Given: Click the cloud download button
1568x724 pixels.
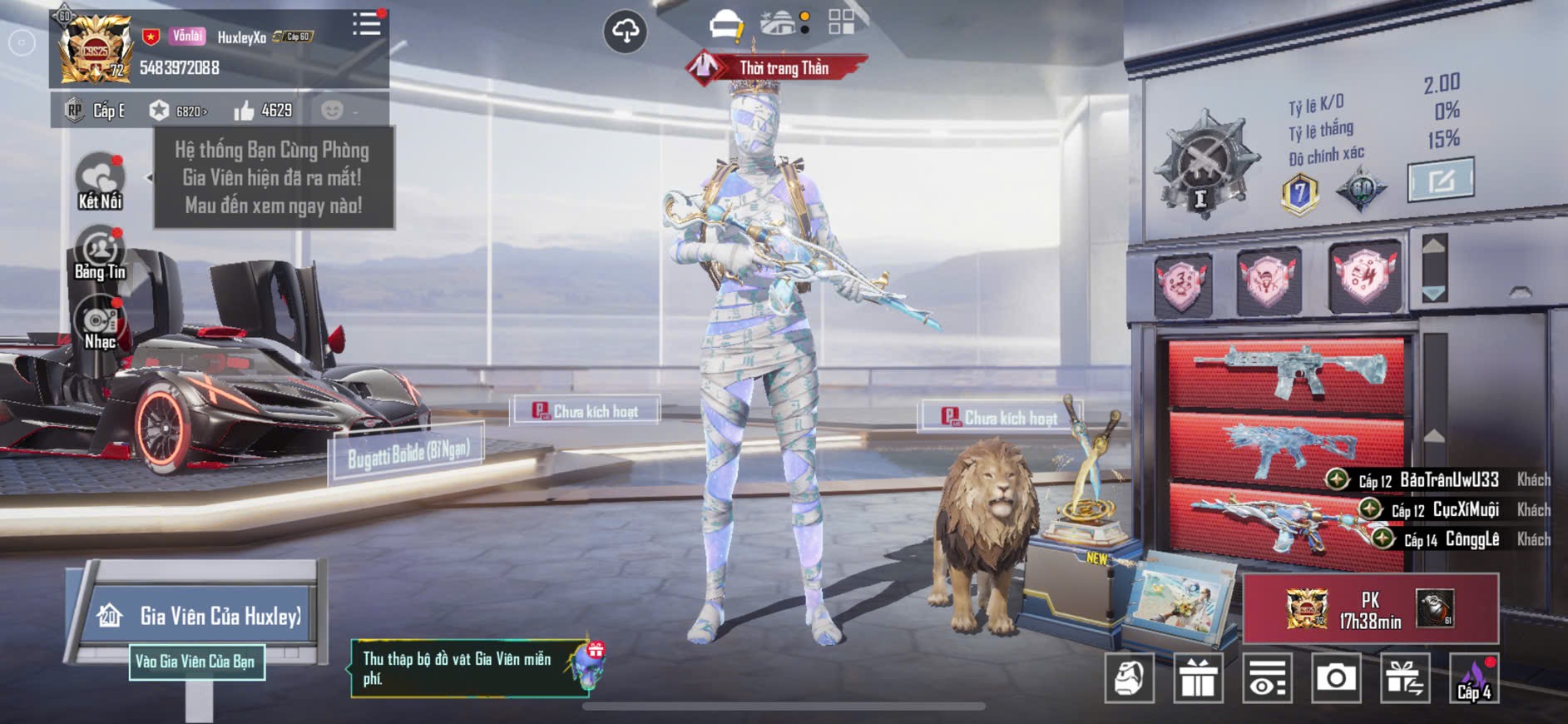Looking at the screenshot, I should pyautogui.click(x=625, y=32).
